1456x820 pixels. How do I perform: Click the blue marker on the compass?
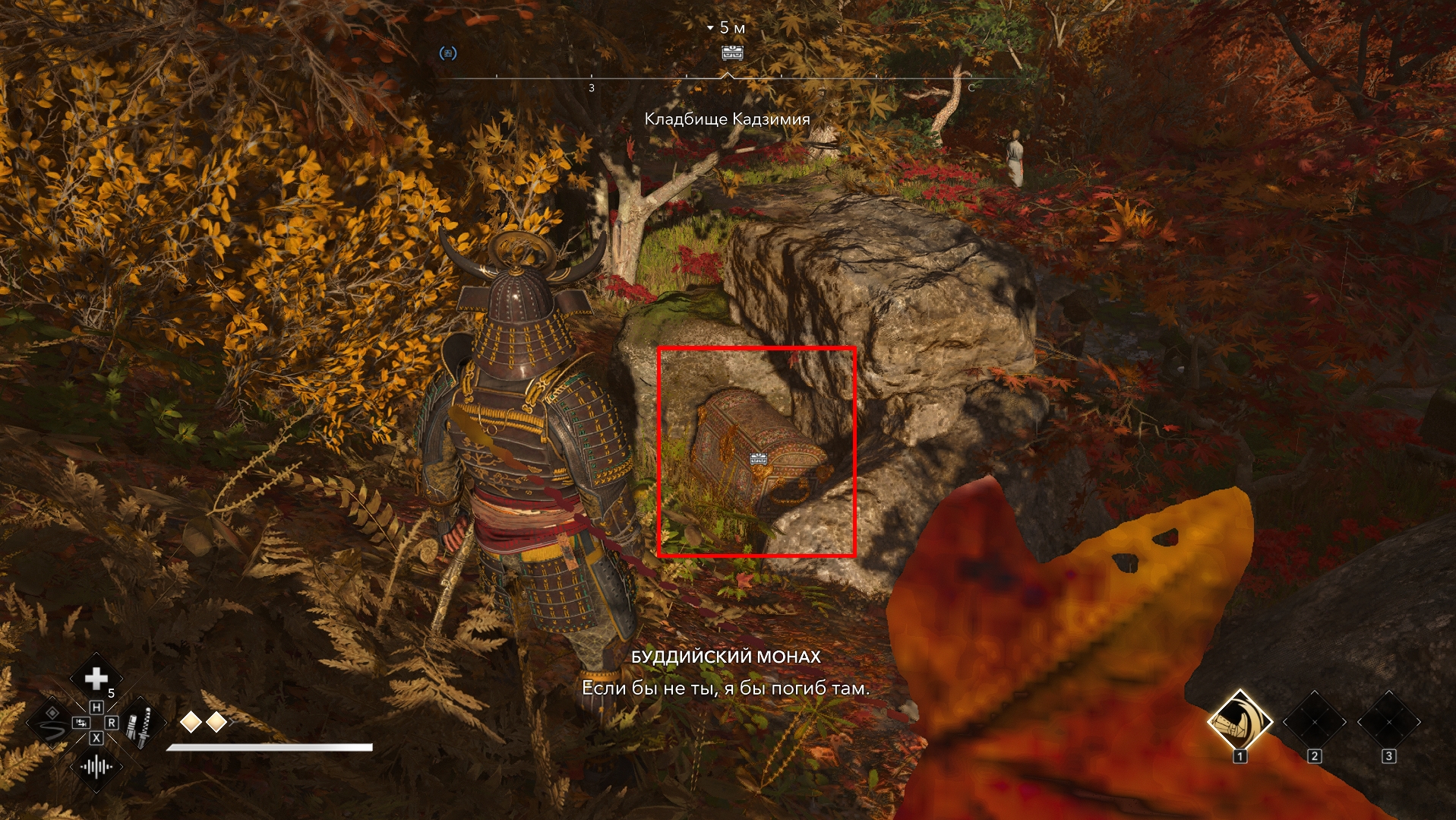(448, 53)
